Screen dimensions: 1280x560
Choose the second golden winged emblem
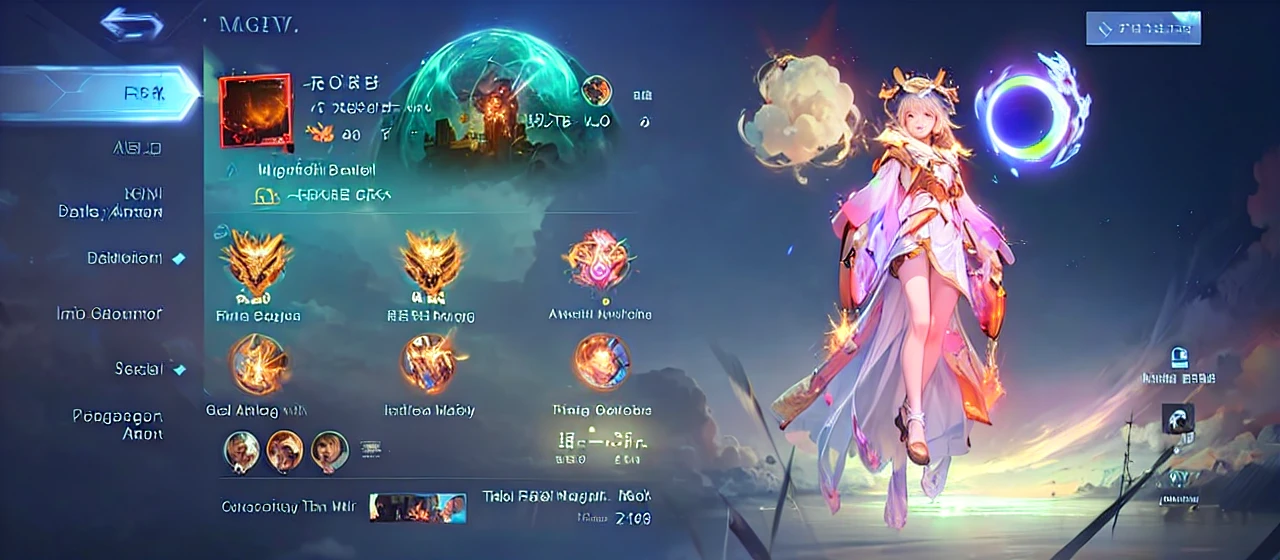(x=431, y=262)
